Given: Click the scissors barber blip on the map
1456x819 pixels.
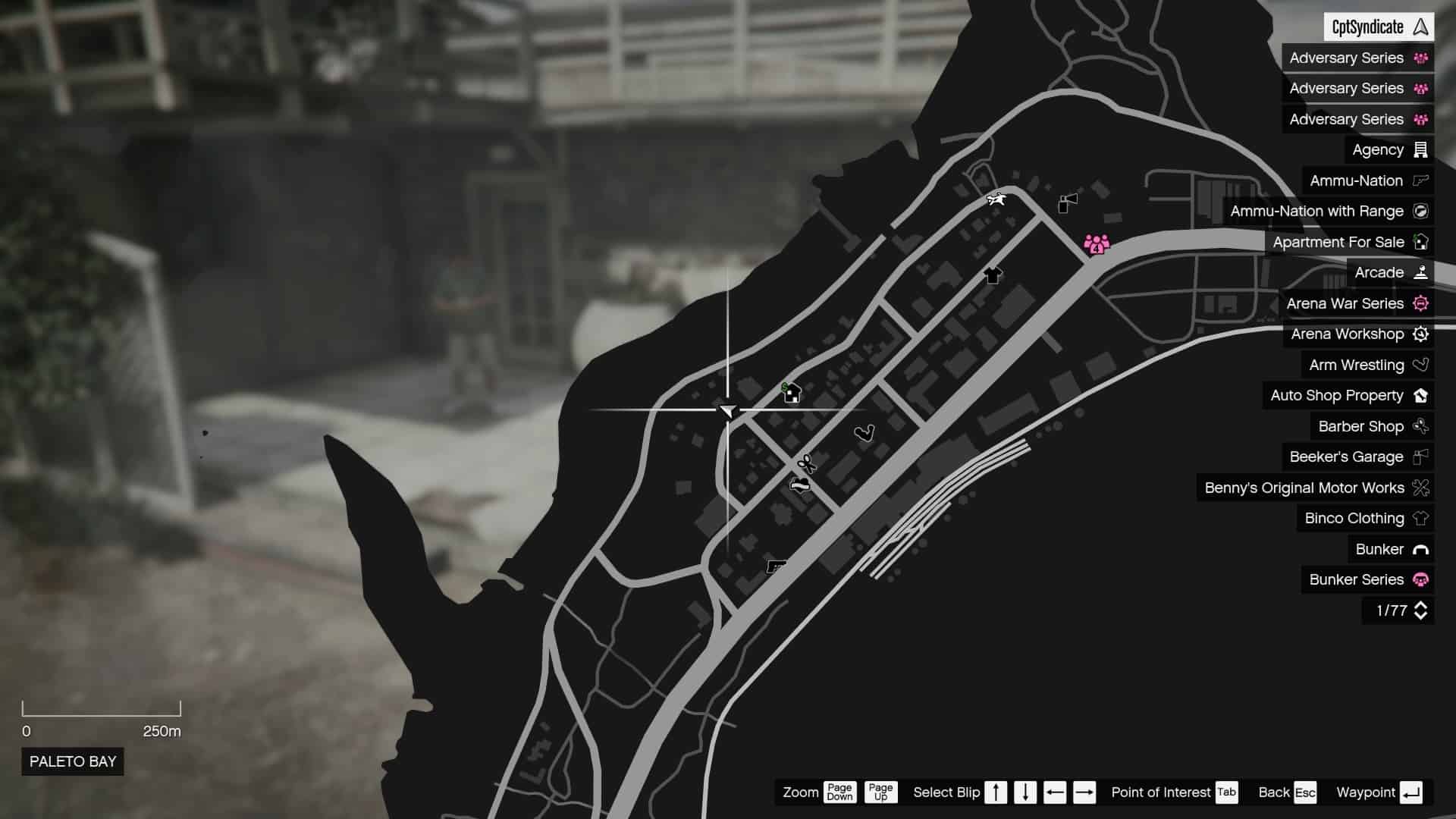Looking at the screenshot, I should [x=805, y=463].
